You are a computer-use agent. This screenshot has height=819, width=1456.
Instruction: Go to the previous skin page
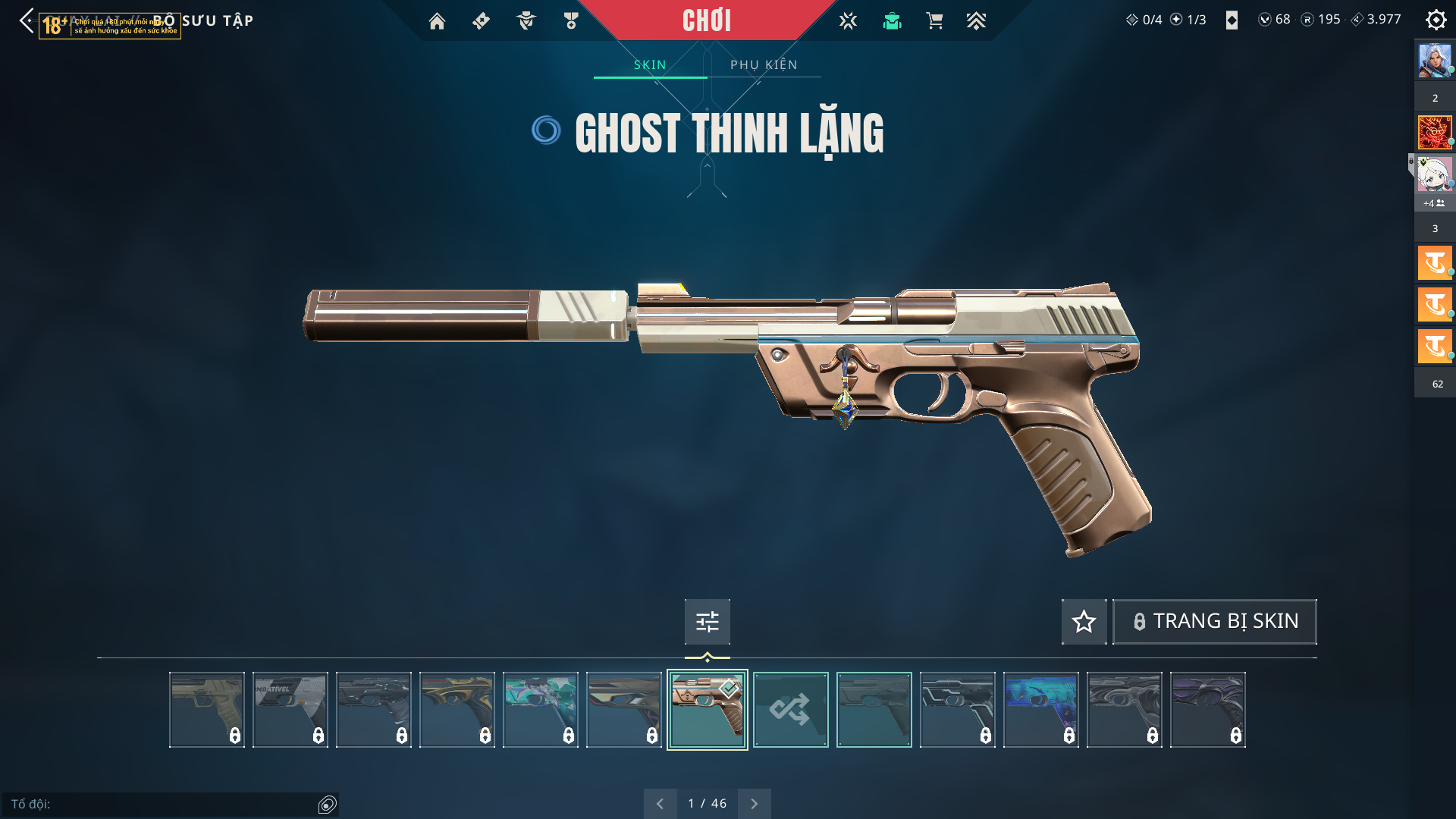660,804
